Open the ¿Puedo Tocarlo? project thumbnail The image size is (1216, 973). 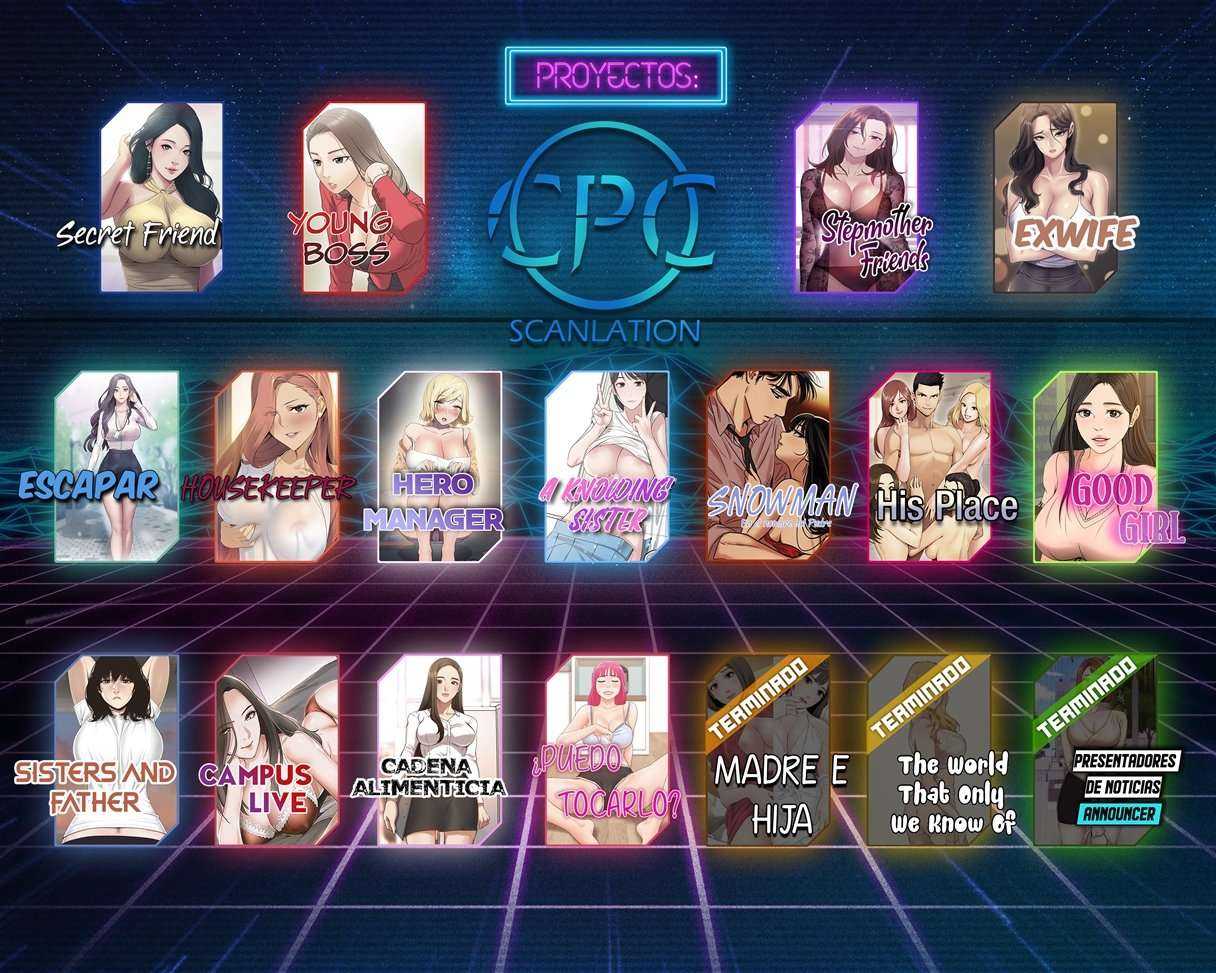click(x=606, y=749)
